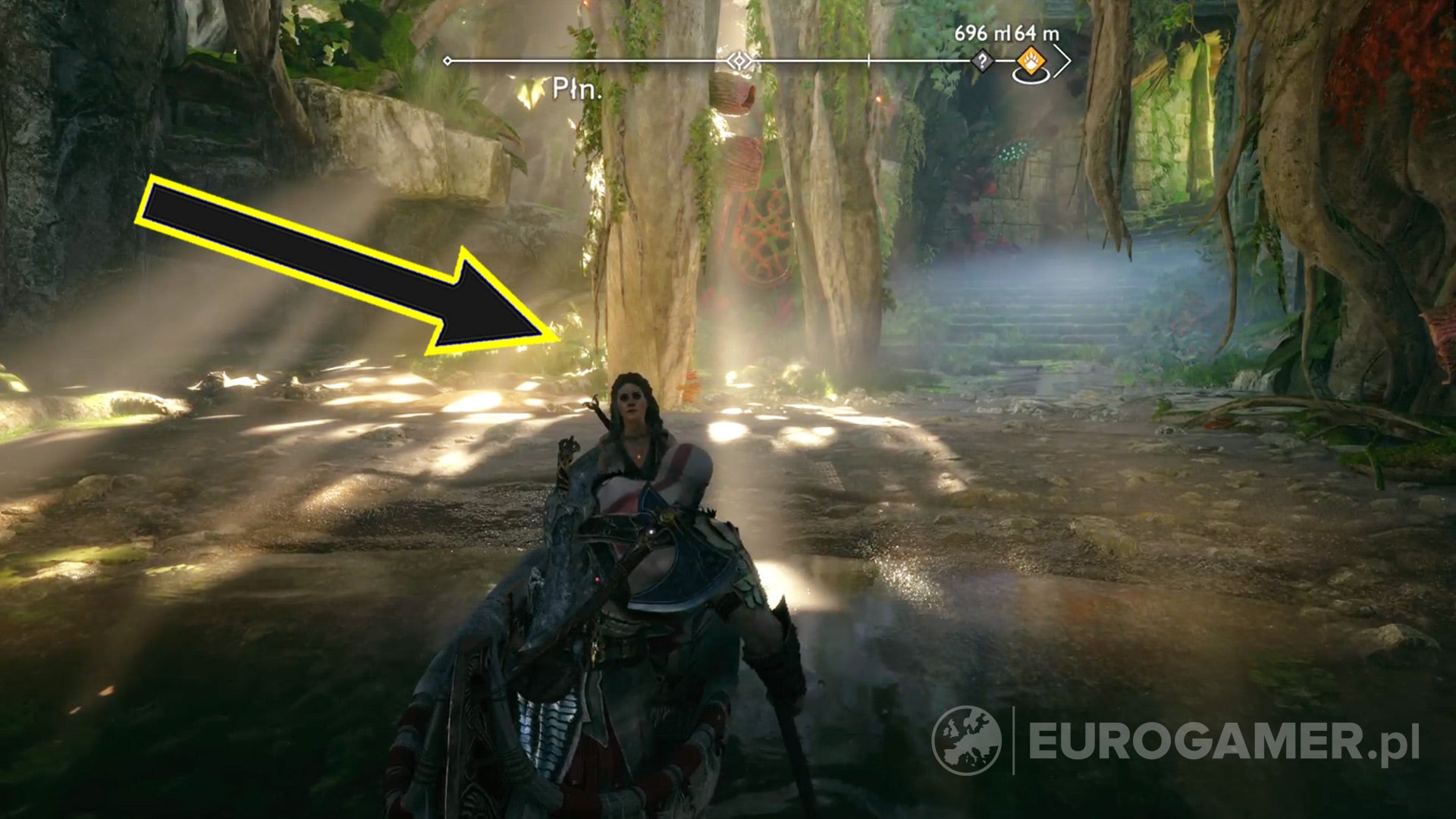Click the tick mark on the right compass segment
Viewport: 1456px width, 819px height.
(x=868, y=59)
